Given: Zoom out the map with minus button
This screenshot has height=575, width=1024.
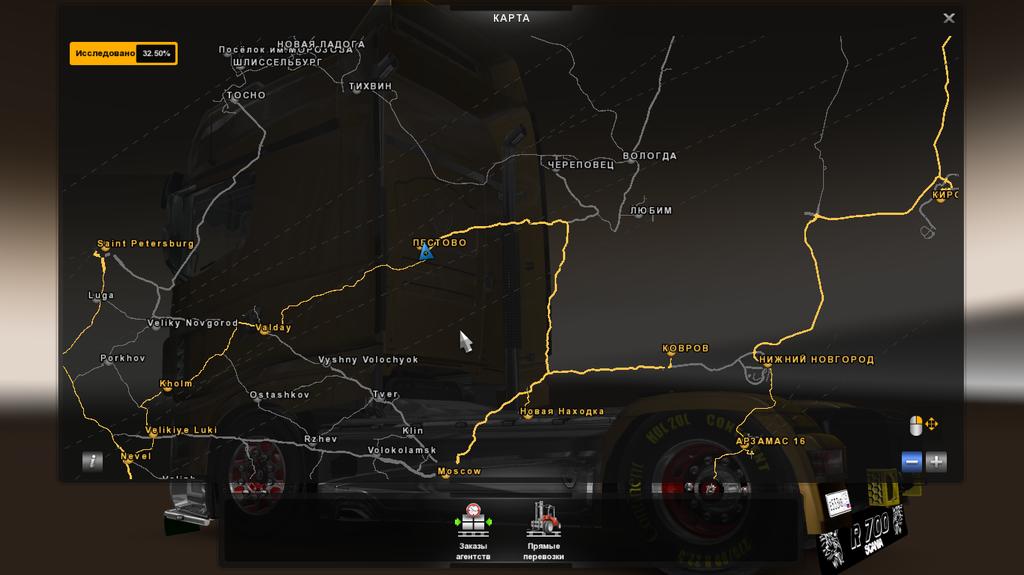Looking at the screenshot, I should (x=911, y=461).
